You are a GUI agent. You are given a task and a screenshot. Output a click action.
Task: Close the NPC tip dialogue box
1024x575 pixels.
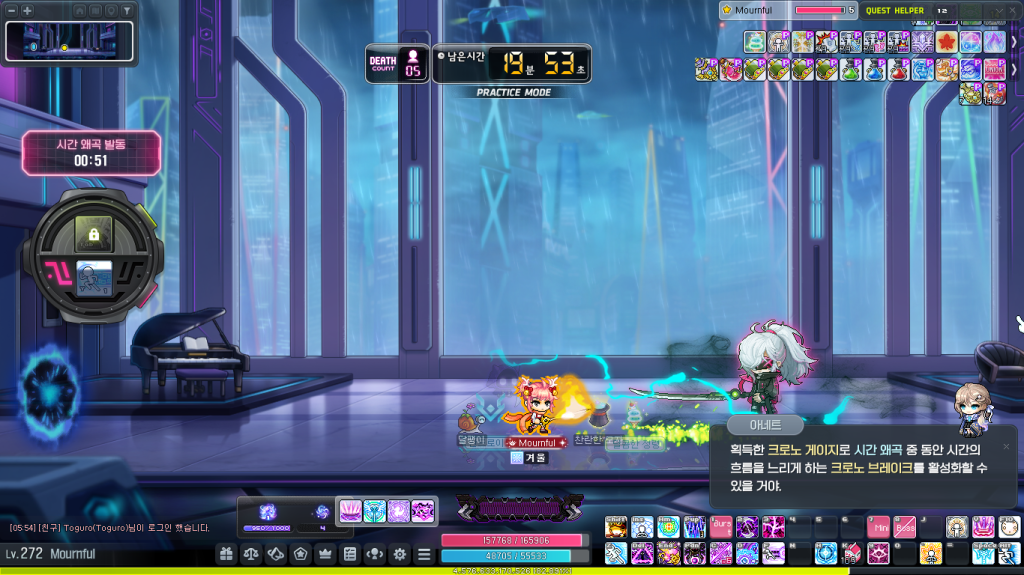click(x=1006, y=446)
